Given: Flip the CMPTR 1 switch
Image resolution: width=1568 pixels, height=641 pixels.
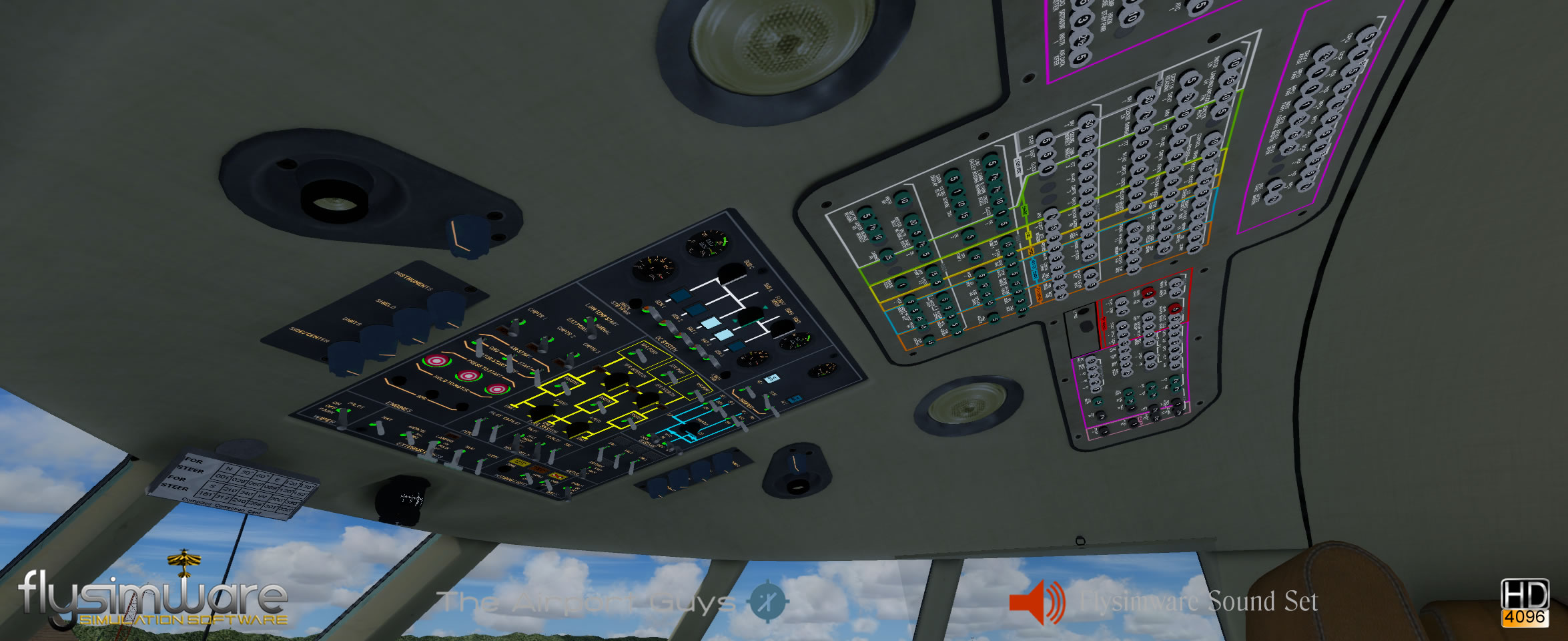Looking at the screenshot, I should coord(515,327).
